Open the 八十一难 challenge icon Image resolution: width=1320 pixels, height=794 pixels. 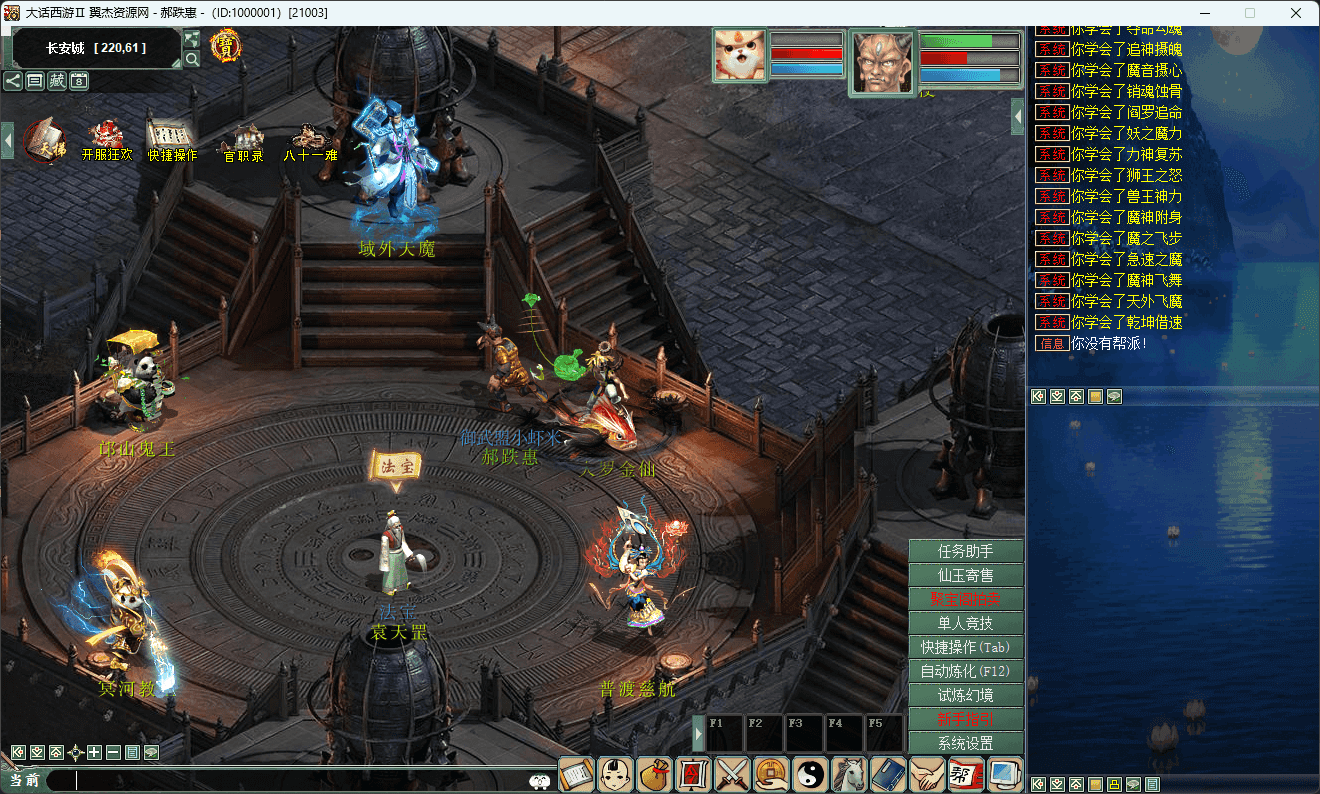point(310,140)
